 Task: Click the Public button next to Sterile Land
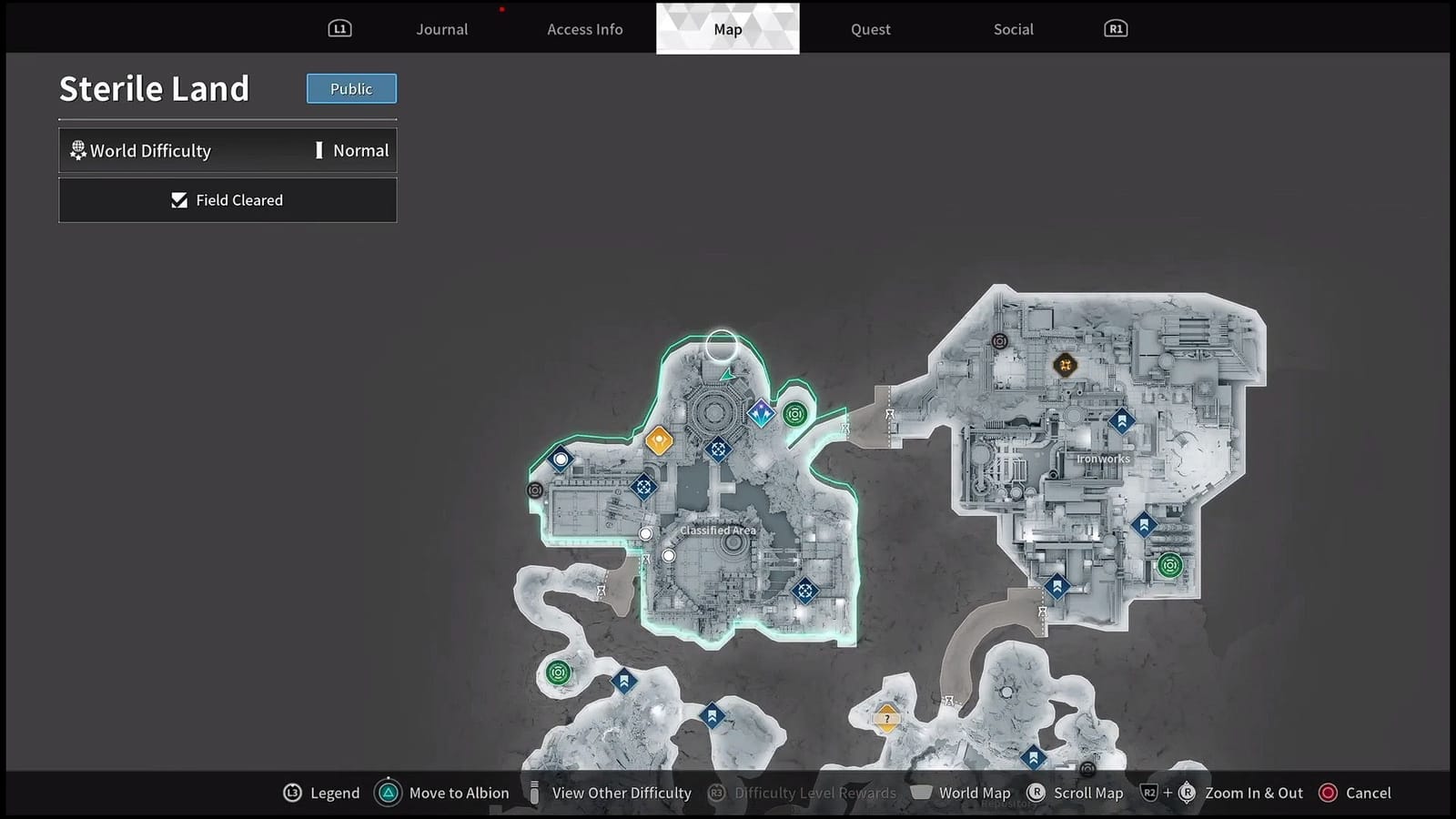[351, 88]
